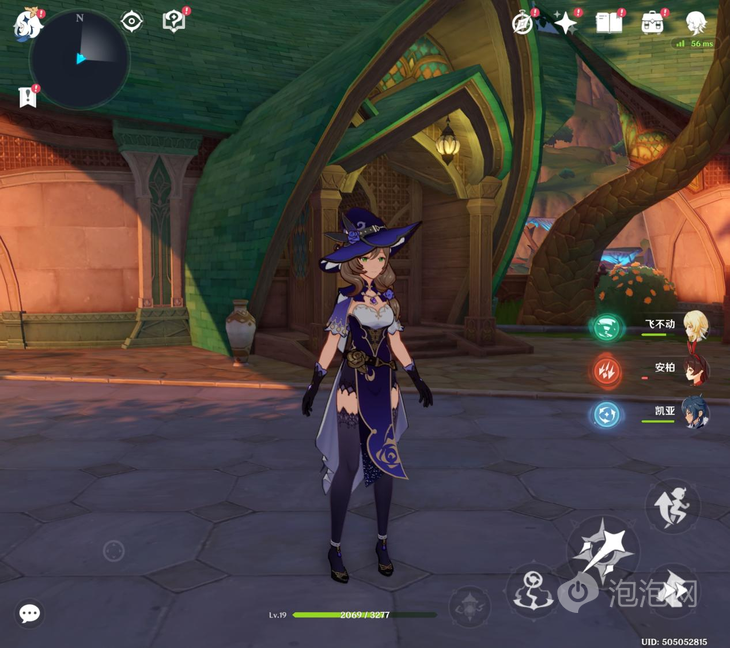The width and height of the screenshot is (730, 648).
Task: Open the open-book icon in the top bar
Action: pyautogui.click(x=609, y=23)
